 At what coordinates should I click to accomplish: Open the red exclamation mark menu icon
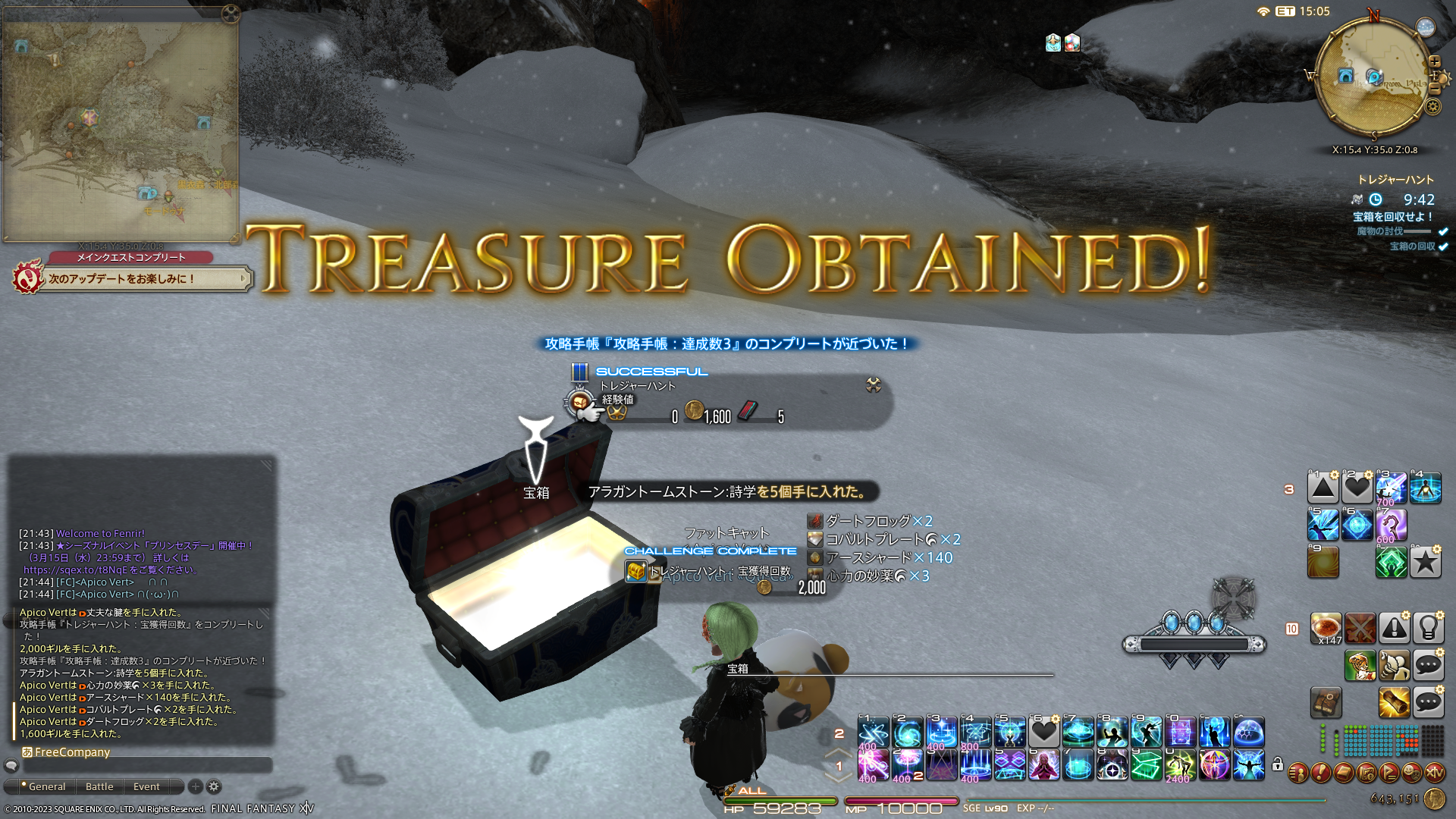coord(1320,773)
